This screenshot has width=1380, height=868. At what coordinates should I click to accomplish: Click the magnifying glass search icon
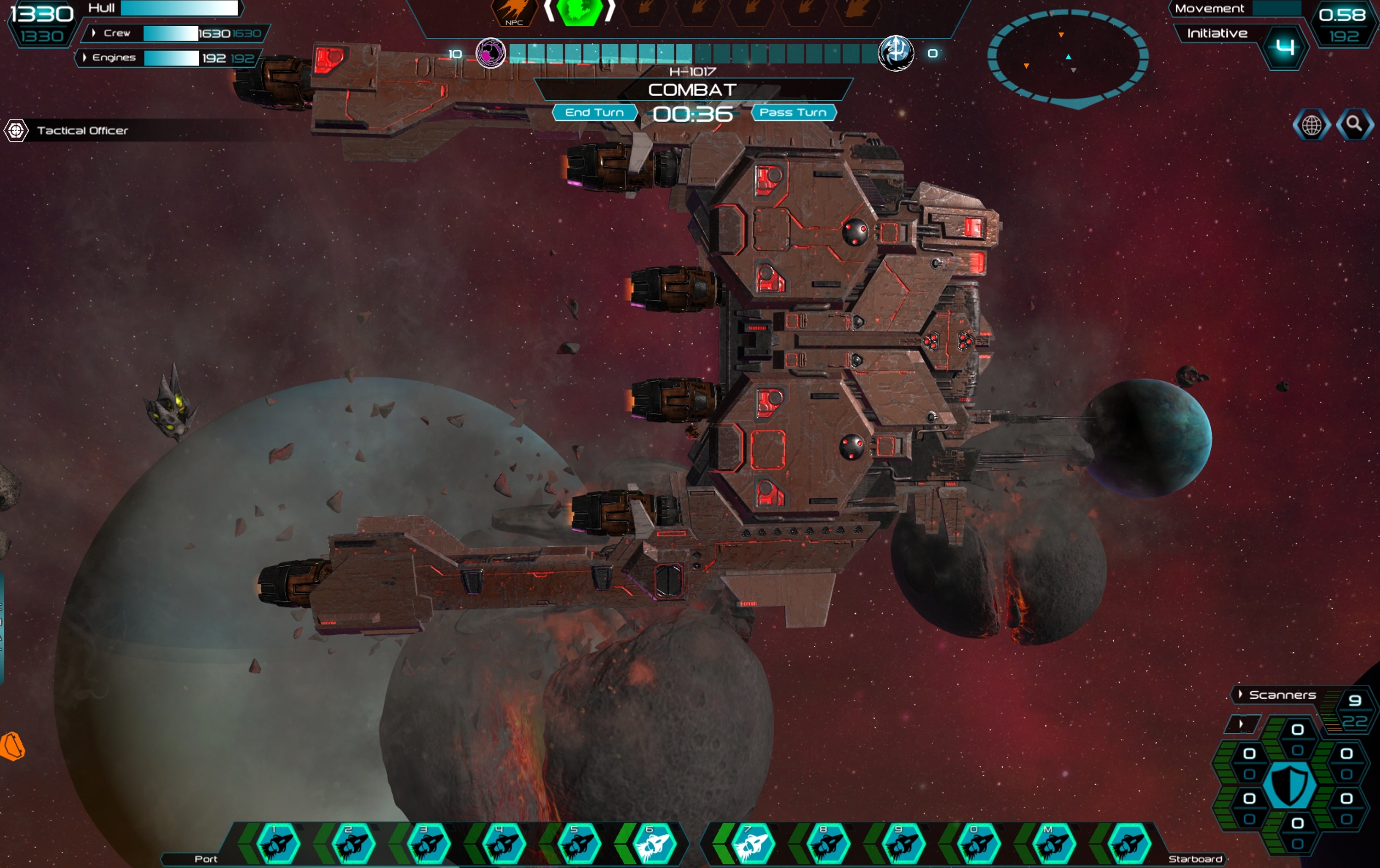pos(1354,124)
